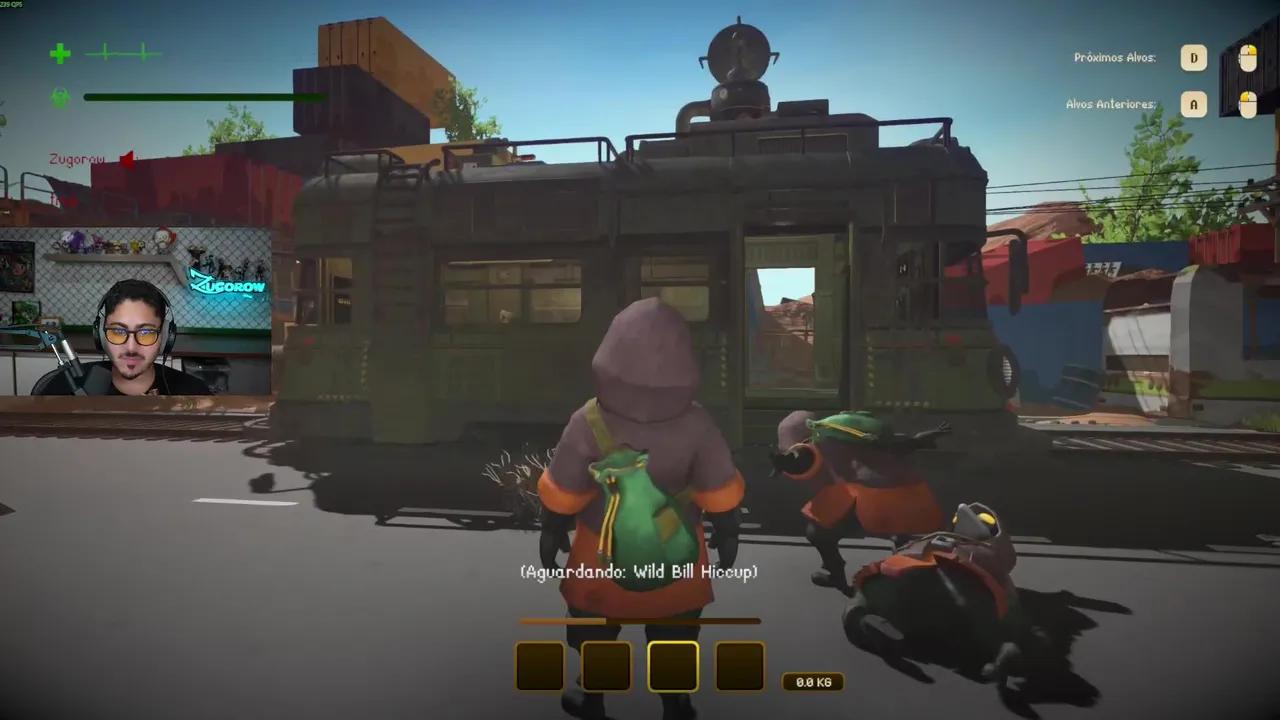The height and width of the screenshot is (720, 1280).
Task: Select the second hotbar slot tab
Action: [x=605, y=666]
